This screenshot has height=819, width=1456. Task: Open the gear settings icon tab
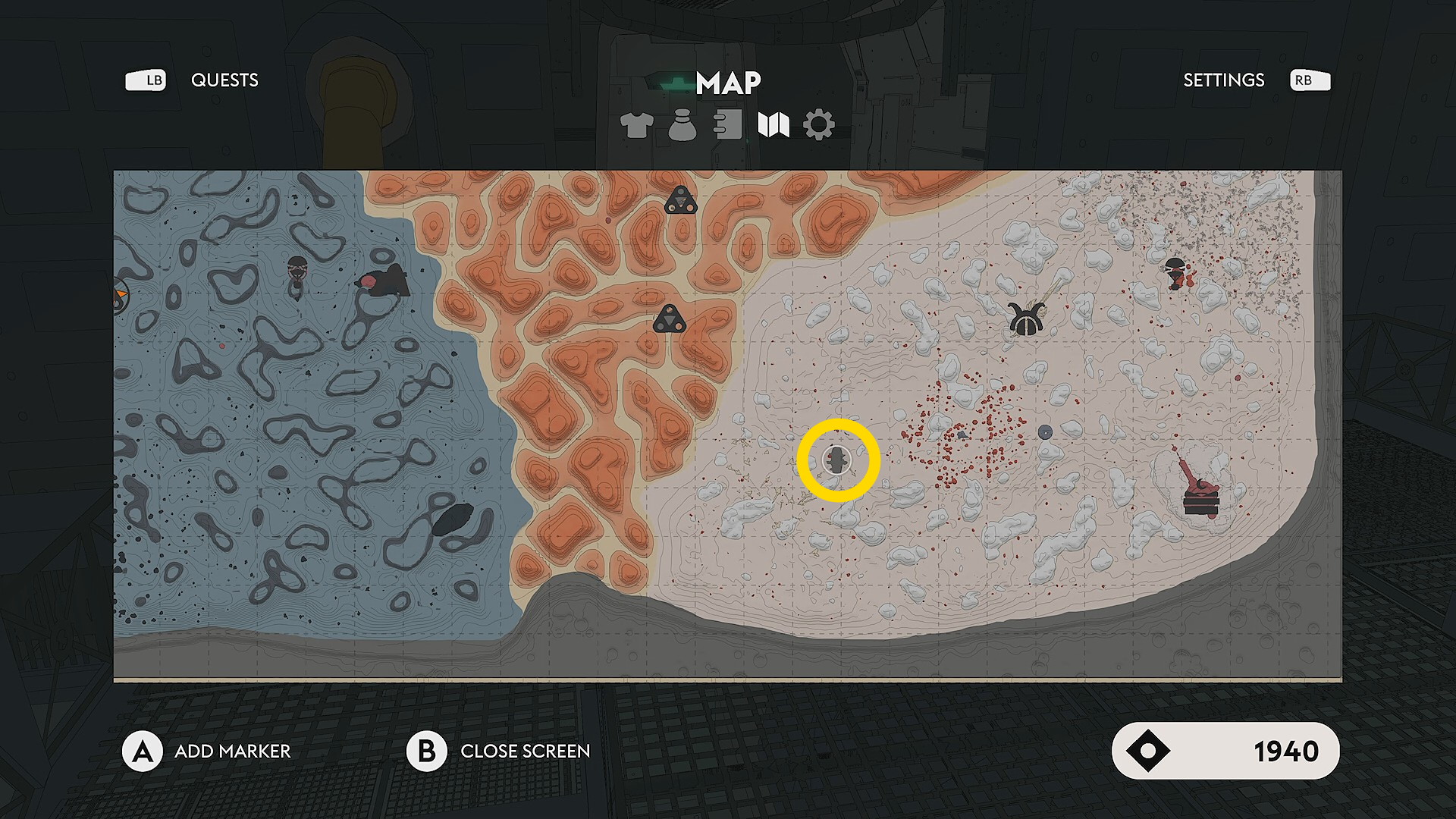[x=819, y=125]
